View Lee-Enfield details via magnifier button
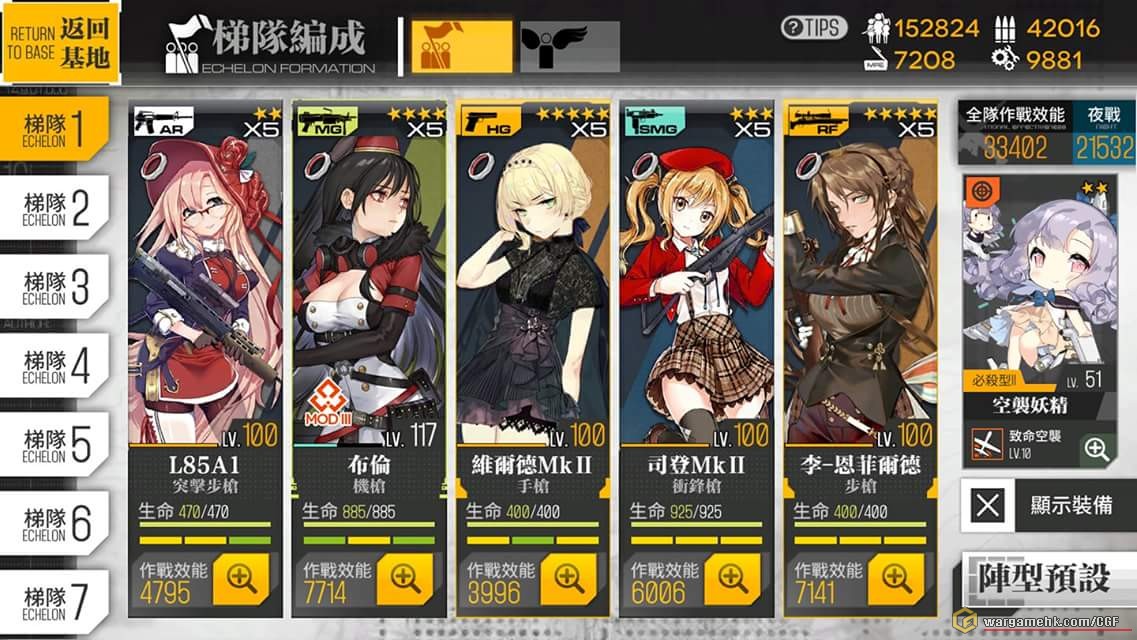Screen dimensions: 1137x640 [x=896, y=579]
